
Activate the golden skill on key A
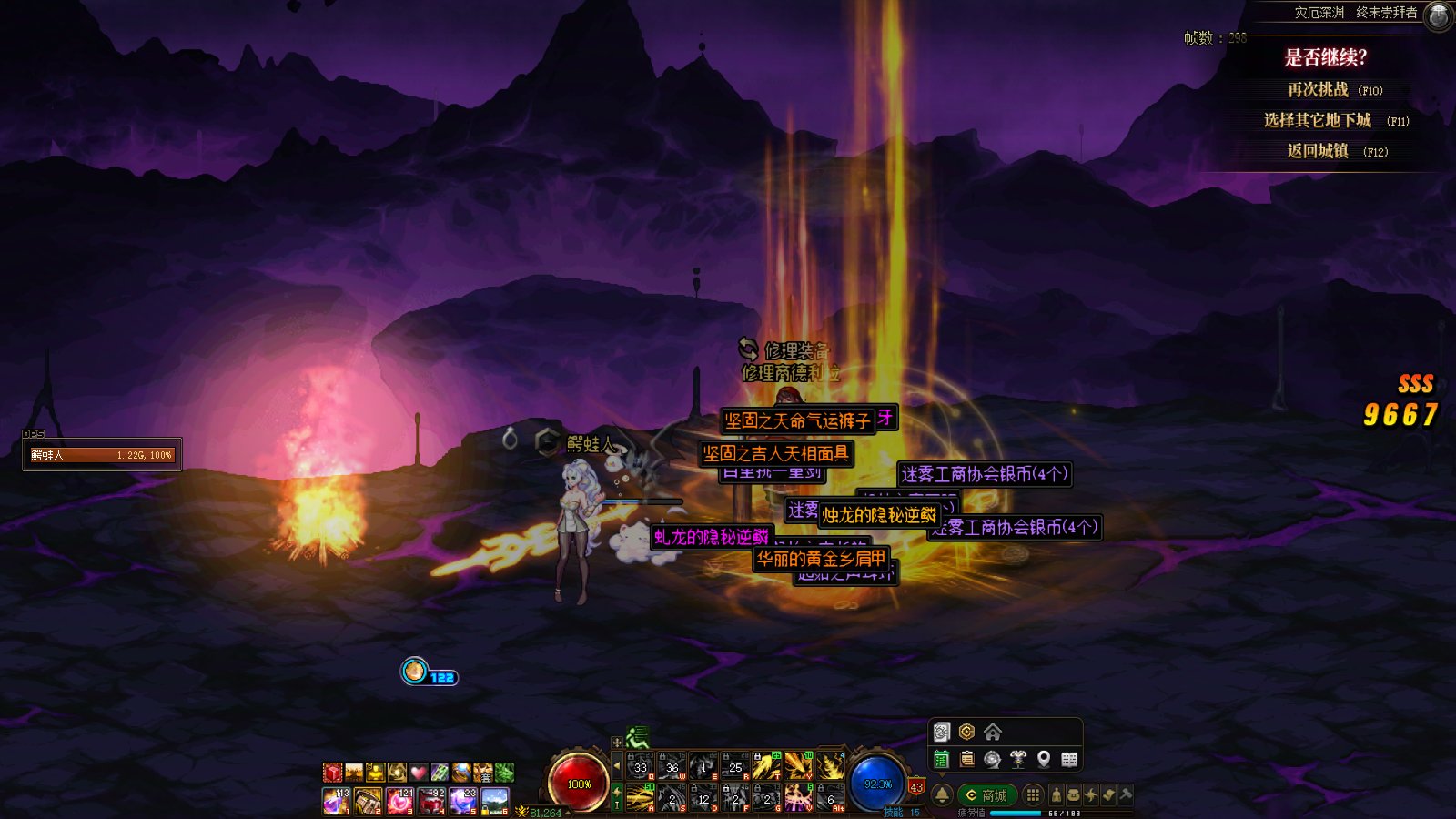coord(641,798)
